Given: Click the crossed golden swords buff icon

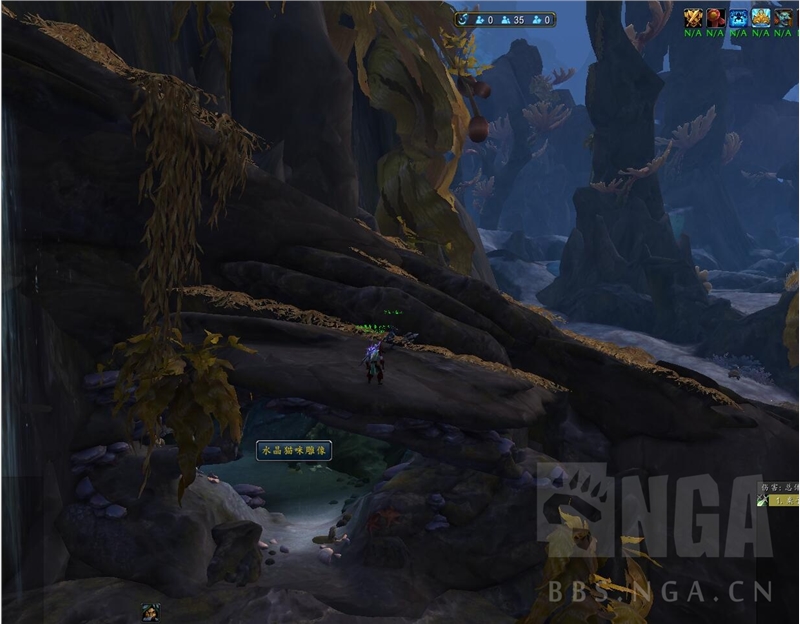Looking at the screenshot, I should point(693,17).
